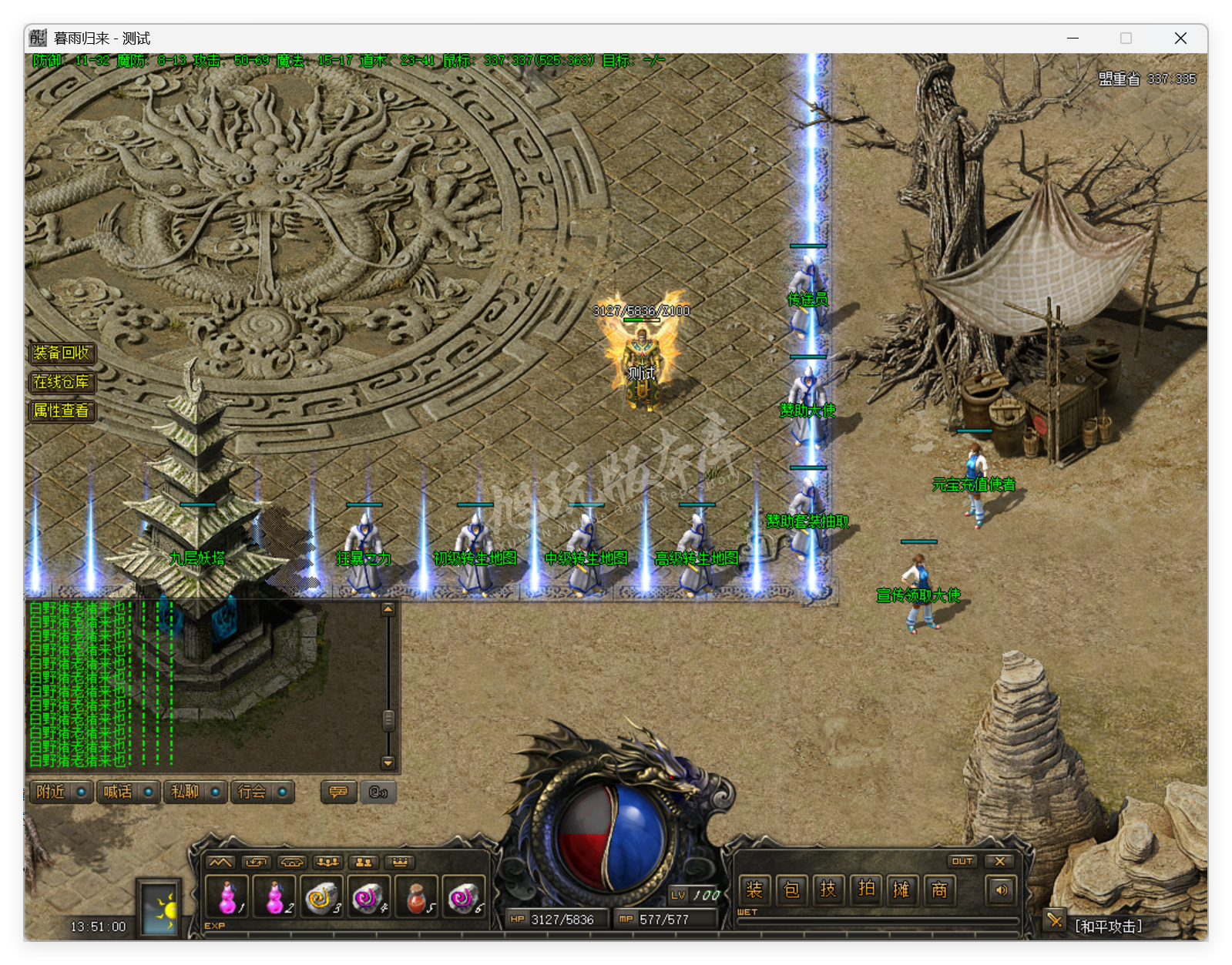Click the OUT logout button
The height and width of the screenshot is (965, 1232).
[x=962, y=861]
